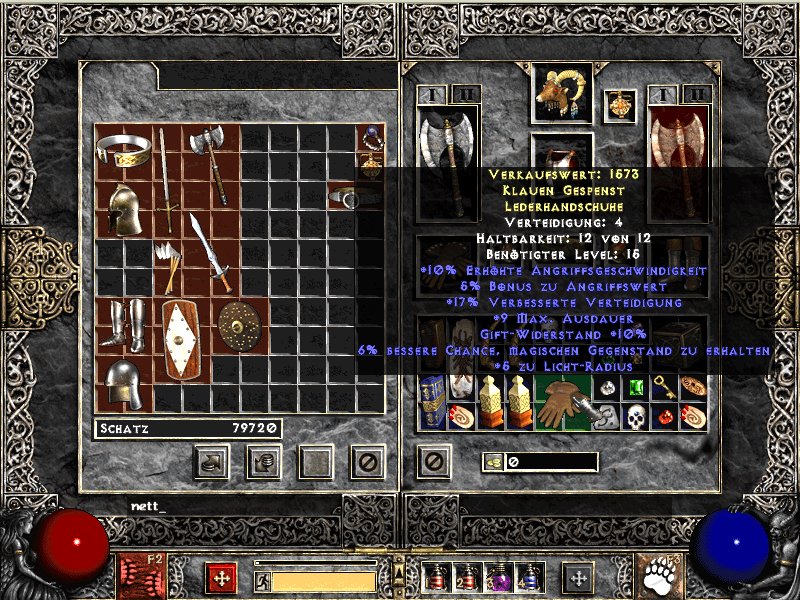Pick up the gold circlet in the stash
The width and height of the screenshot is (800, 600).
click(x=124, y=152)
